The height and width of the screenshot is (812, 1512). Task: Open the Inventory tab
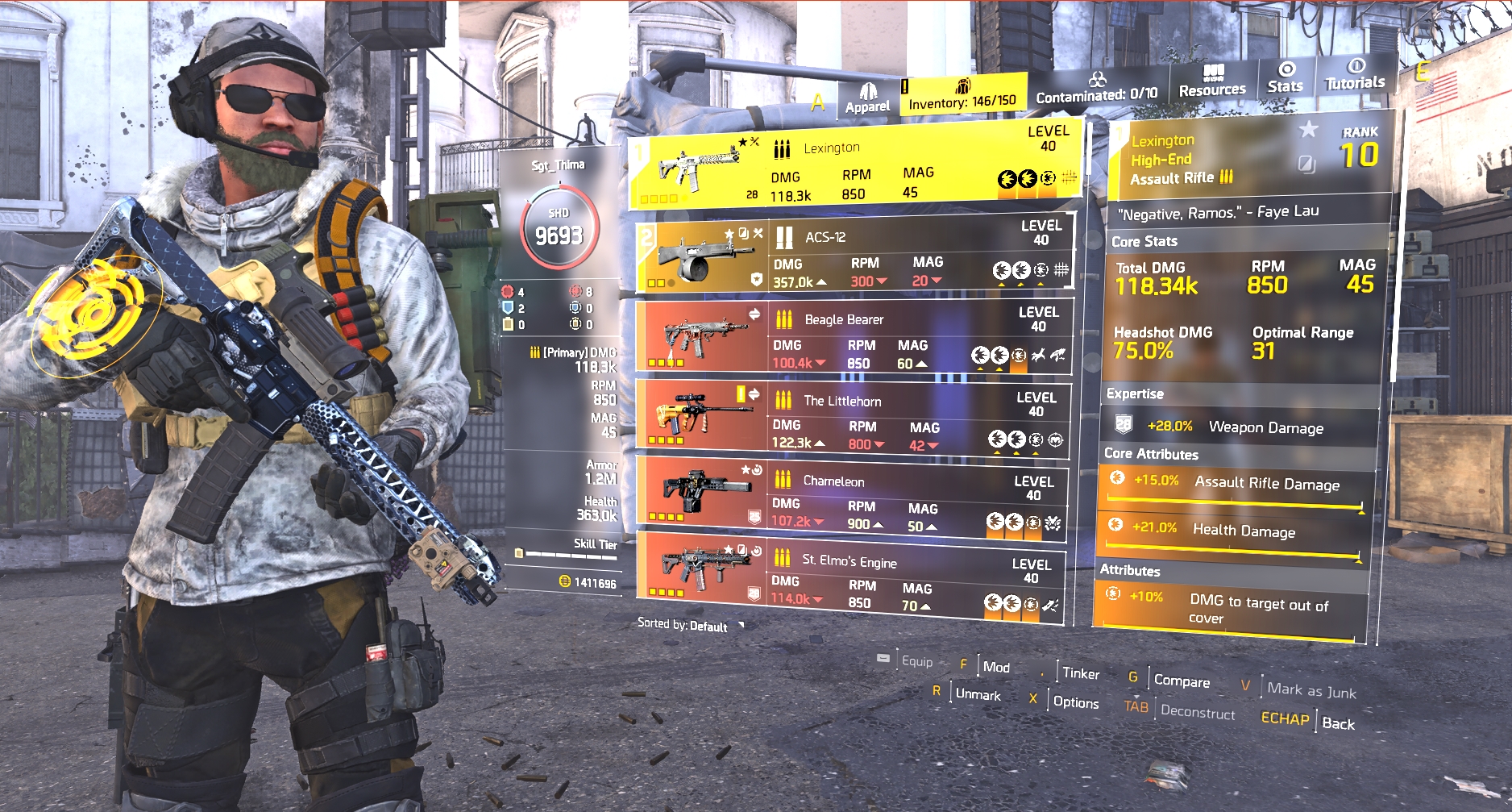[962, 96]
